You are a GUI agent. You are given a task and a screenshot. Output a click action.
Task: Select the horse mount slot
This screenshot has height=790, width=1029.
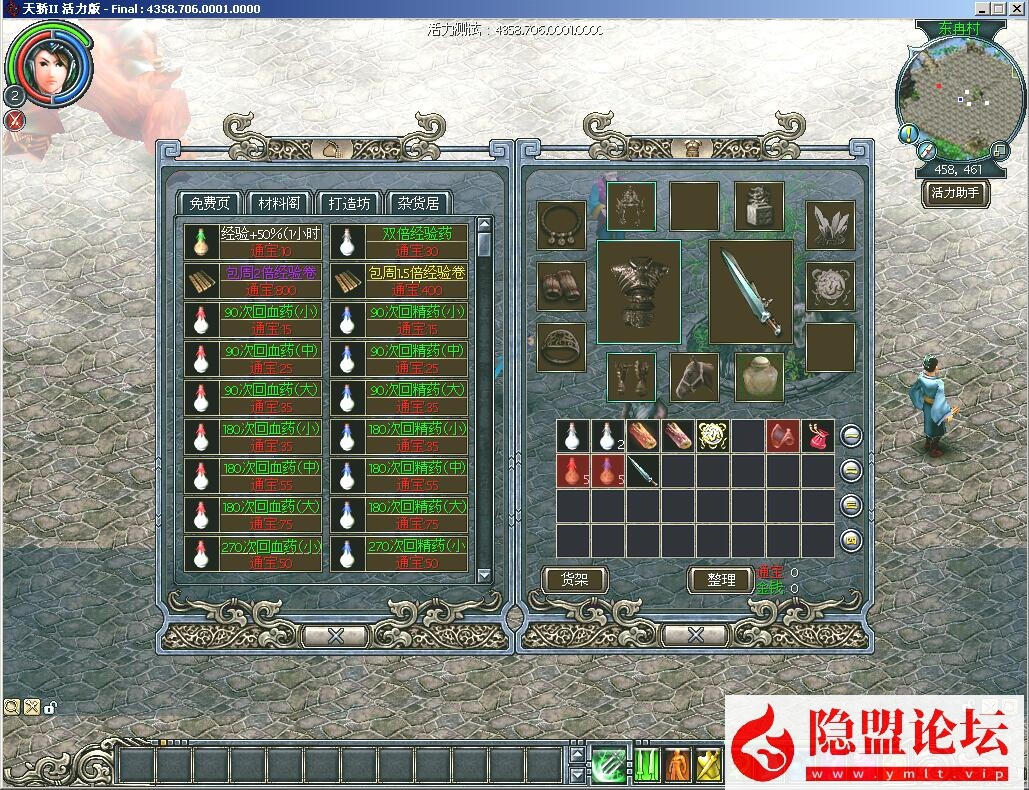coord(694,377)
